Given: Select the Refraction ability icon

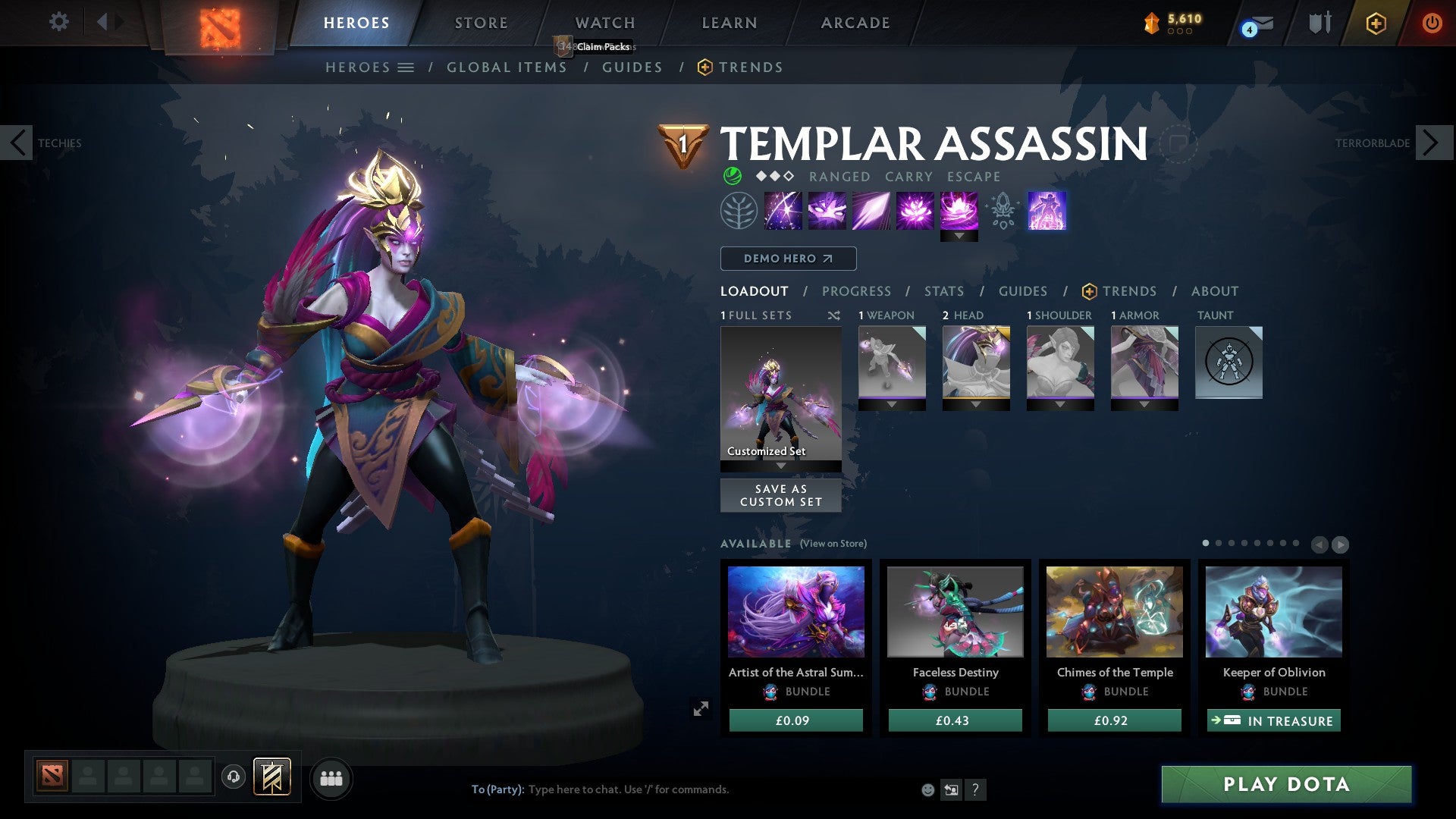Looking at the screenshot, I should (x=781, y=210).
